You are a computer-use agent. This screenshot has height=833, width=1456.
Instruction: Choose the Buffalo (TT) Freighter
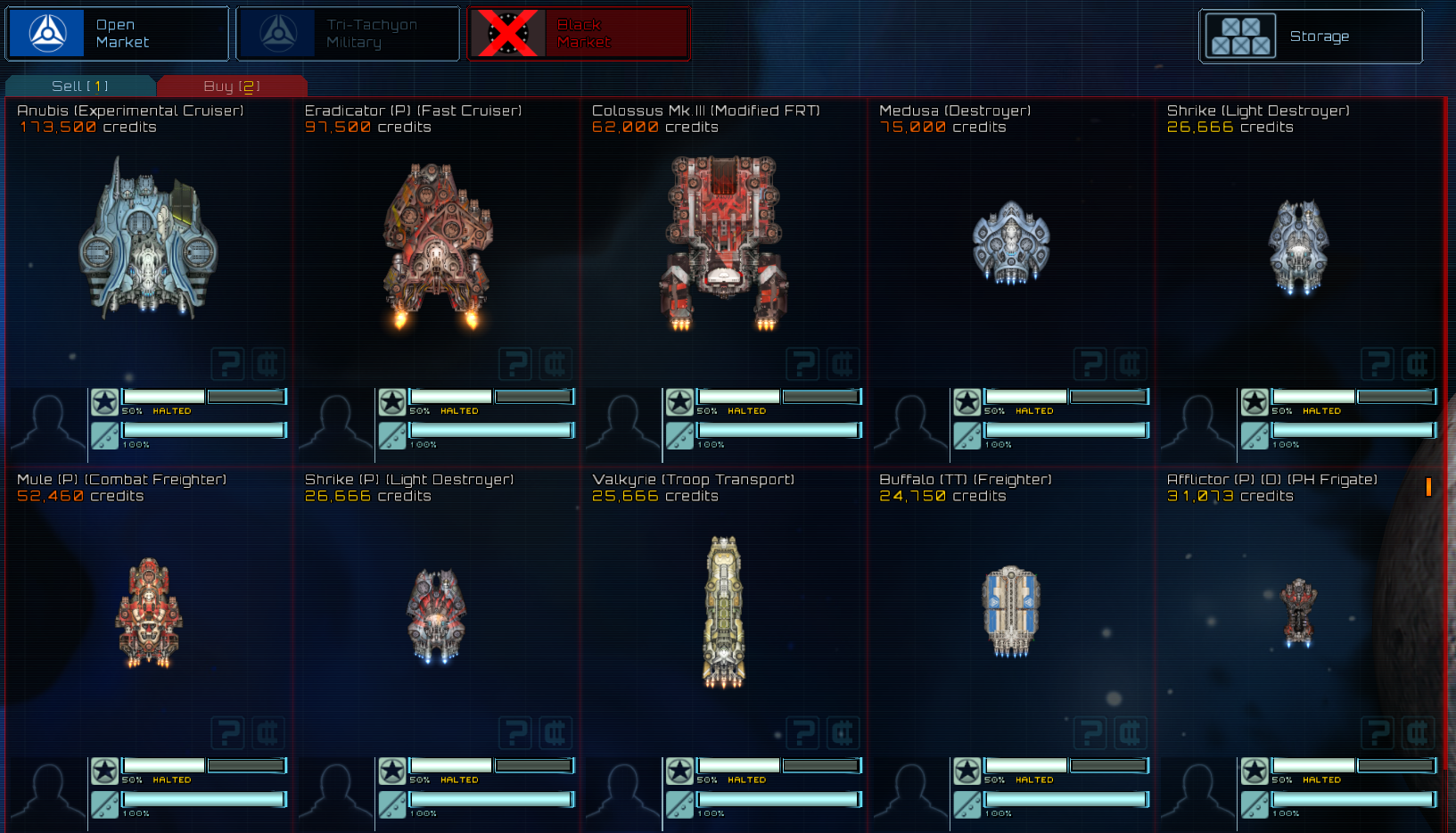point(1010,612)
